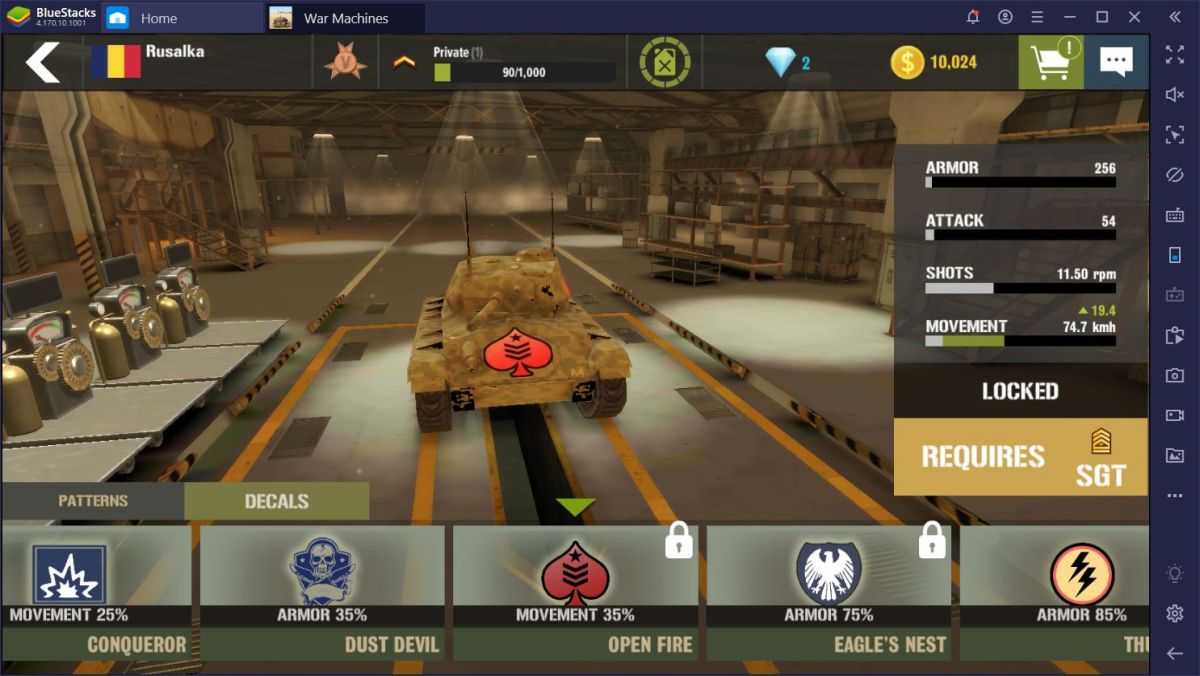This screenshot has height=676, width=1200.
Task: Open the chat speech bubble
Action: pos(1116,62)
